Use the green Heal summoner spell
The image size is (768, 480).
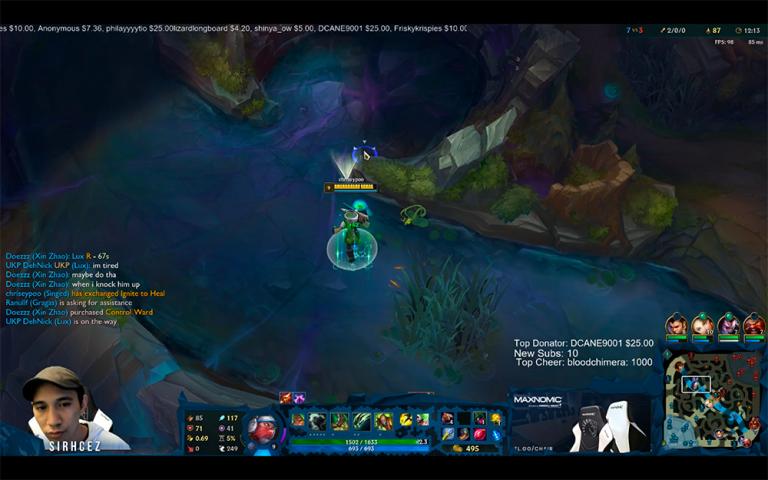pyautogui.click(x=423, y=421)
